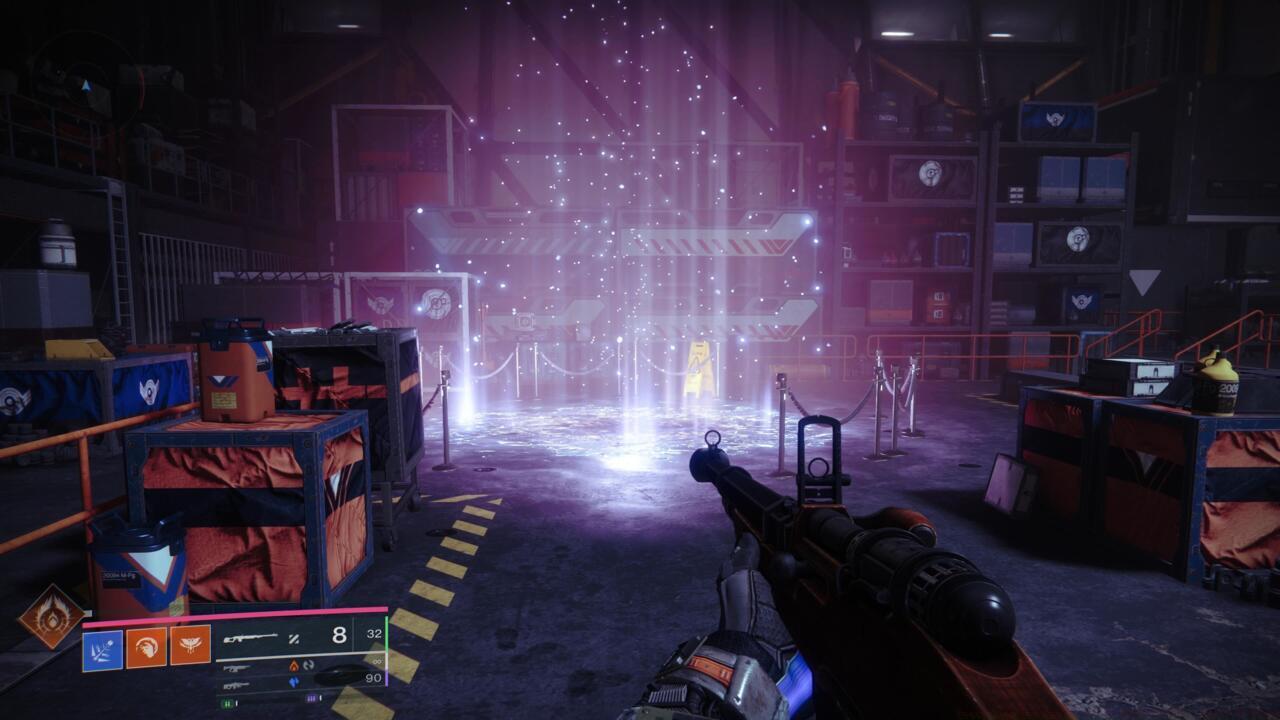Click the reserve ammo count 32
Image resolution: width=1280 pixels, height=720 pixels.
point(376,633)
